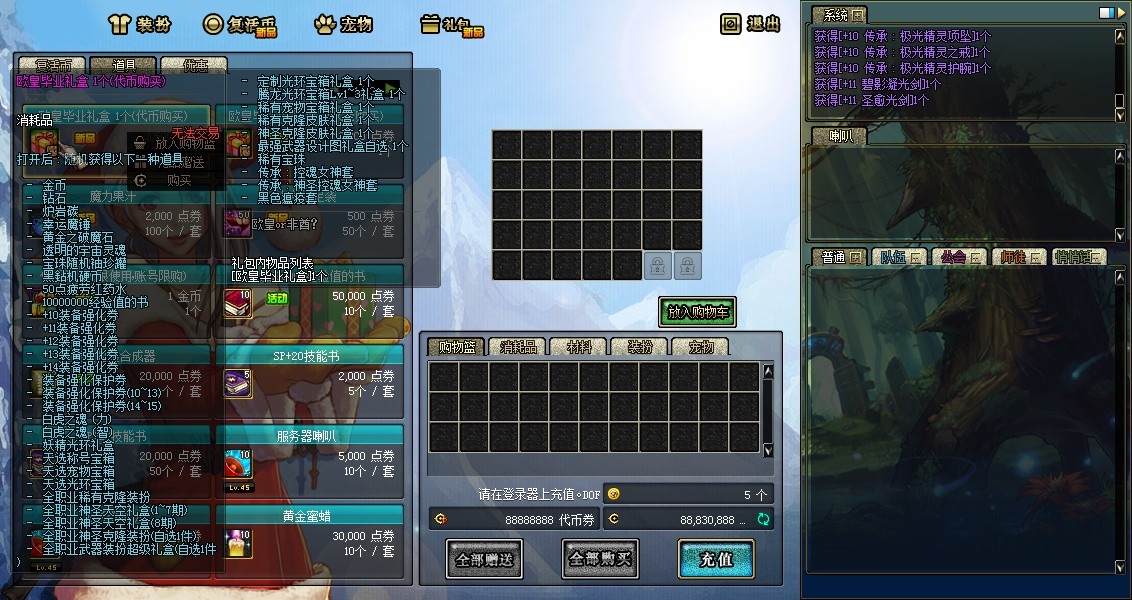Click the 全部赠送 gift-all button
Viewport: 1132px width, 600px height.
484,559
